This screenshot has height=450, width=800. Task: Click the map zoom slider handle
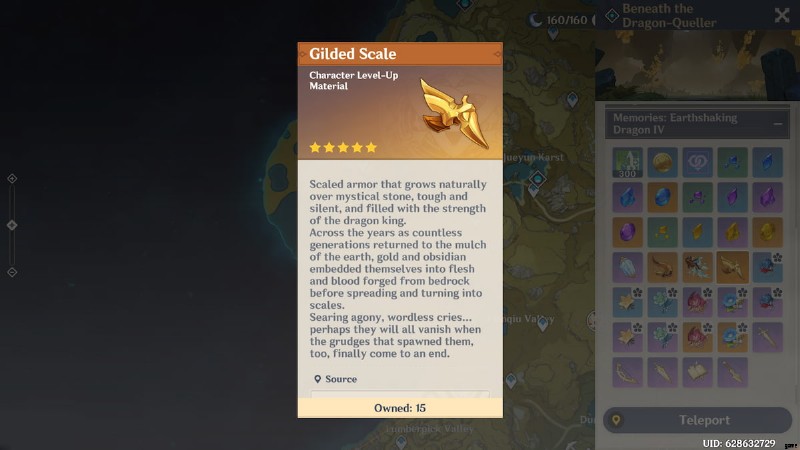point(12,225)
